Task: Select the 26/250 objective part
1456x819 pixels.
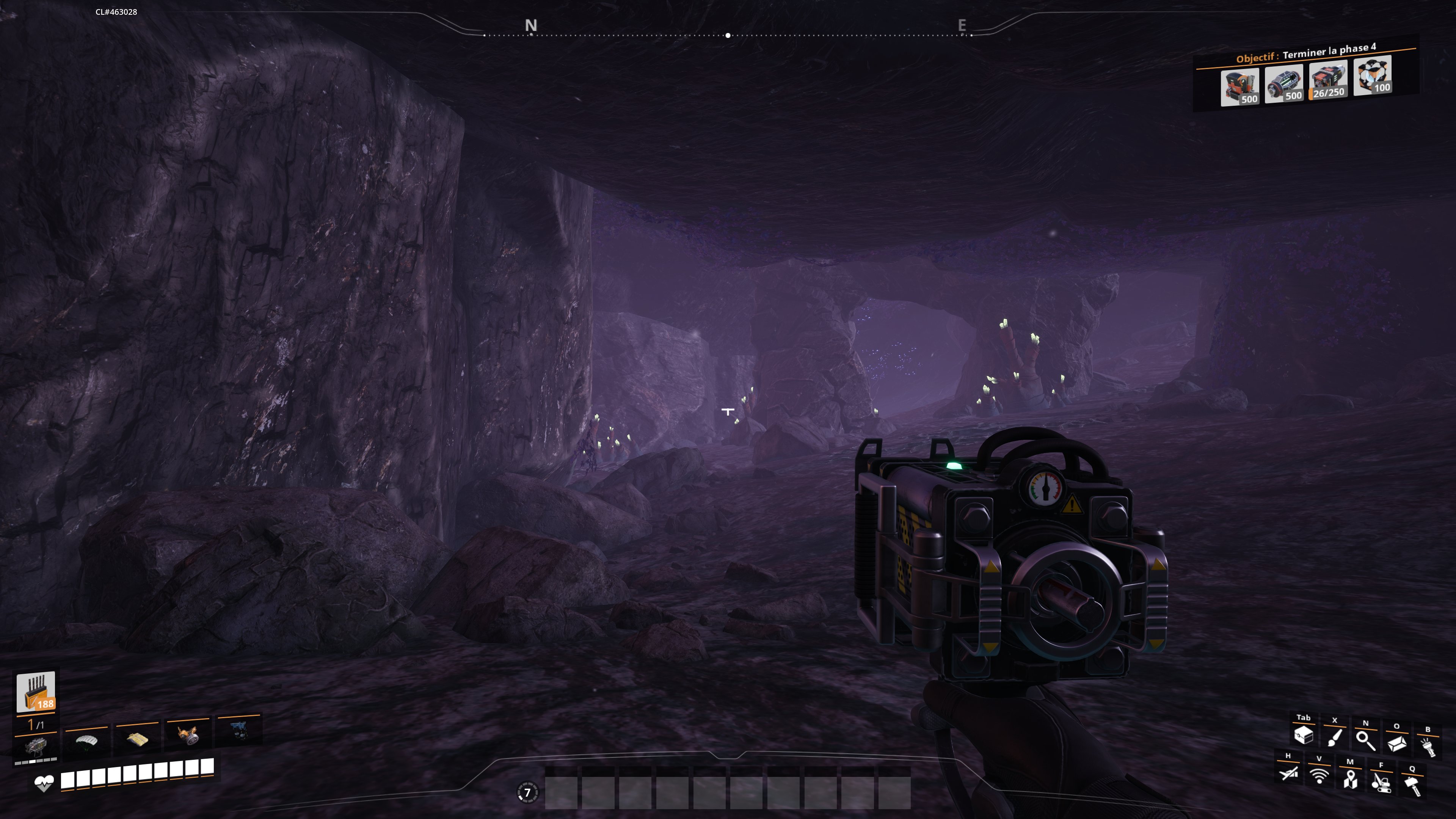Action: (x=1328, y=82)
